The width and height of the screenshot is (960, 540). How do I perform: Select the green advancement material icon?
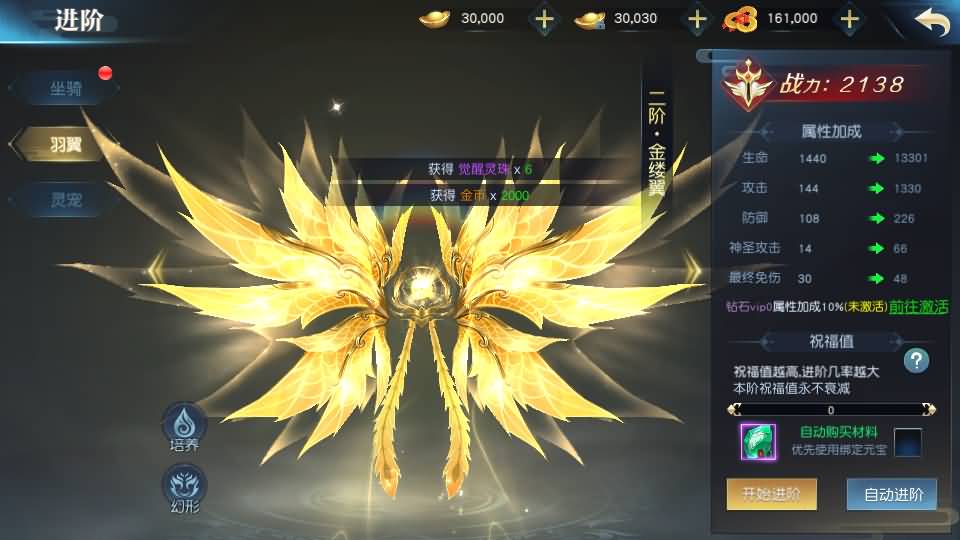coord(758,442)
